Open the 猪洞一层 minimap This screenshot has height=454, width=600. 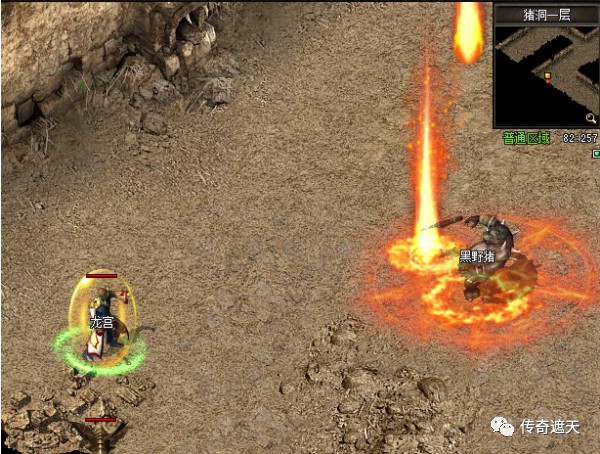click(545, 75)
